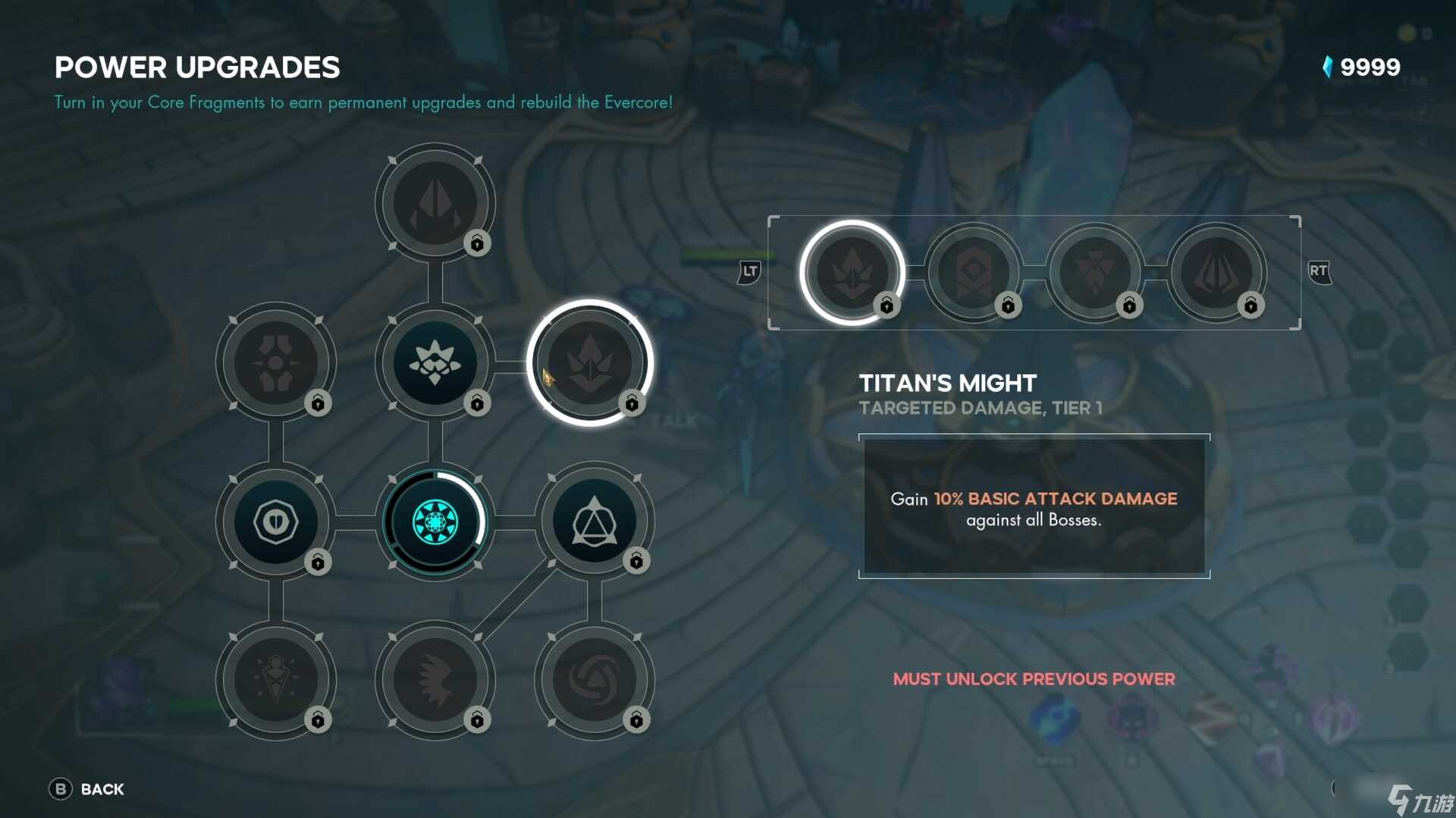Select the glowing cyan center upgrade node
This screenshot has width=1456, height=818.
435,522
